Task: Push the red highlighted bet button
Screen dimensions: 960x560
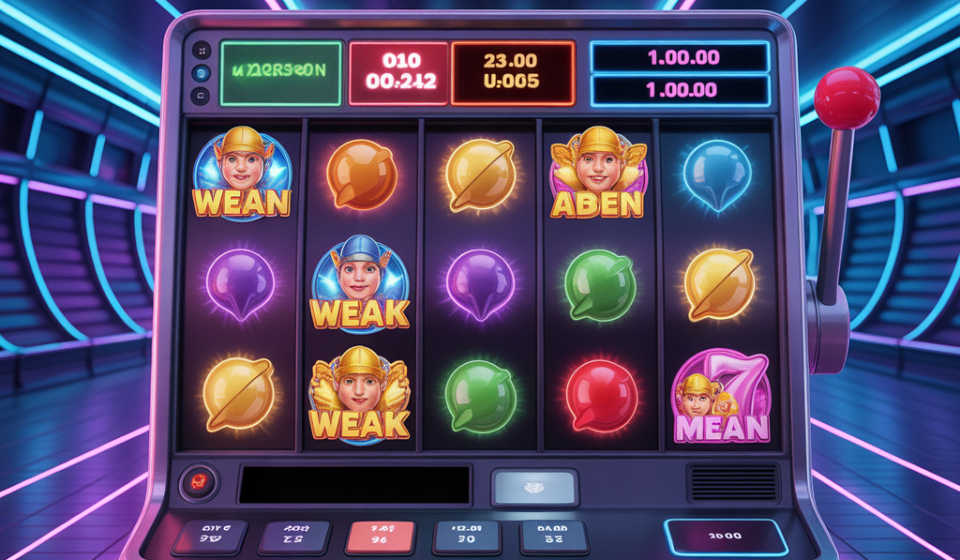Action: coord(380,536)
